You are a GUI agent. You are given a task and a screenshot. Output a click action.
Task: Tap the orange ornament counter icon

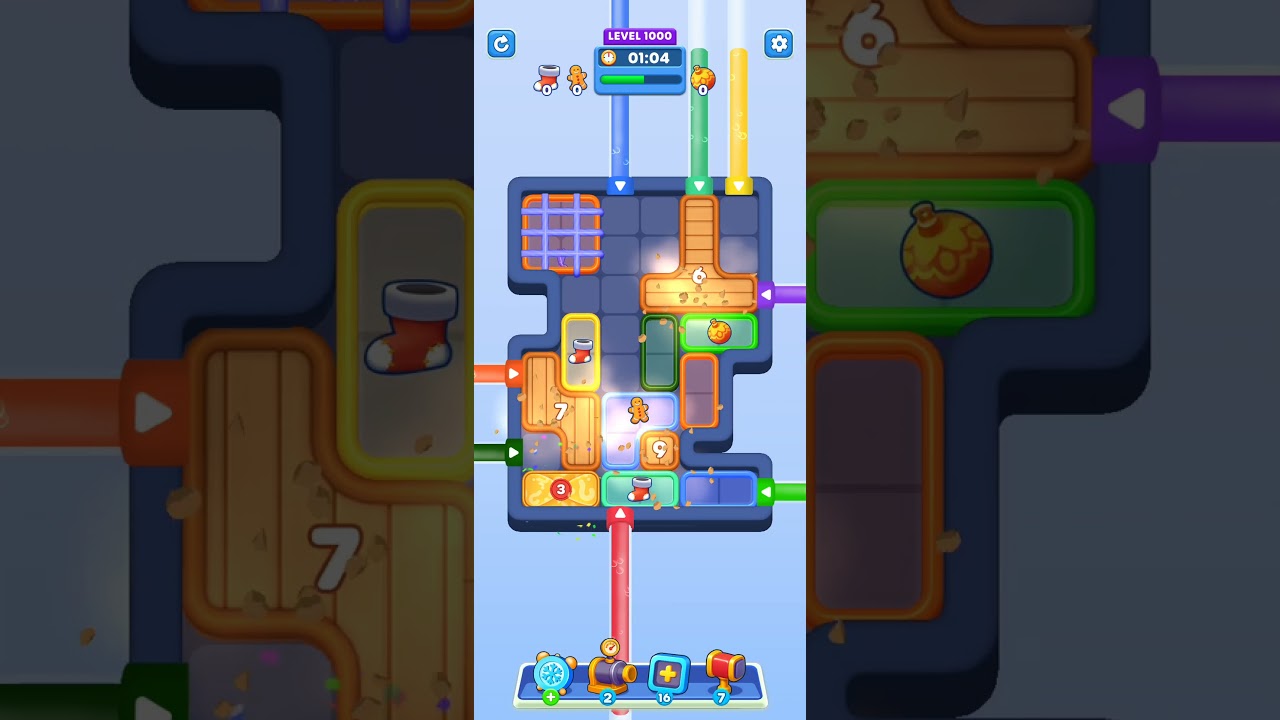pos(703,76)
